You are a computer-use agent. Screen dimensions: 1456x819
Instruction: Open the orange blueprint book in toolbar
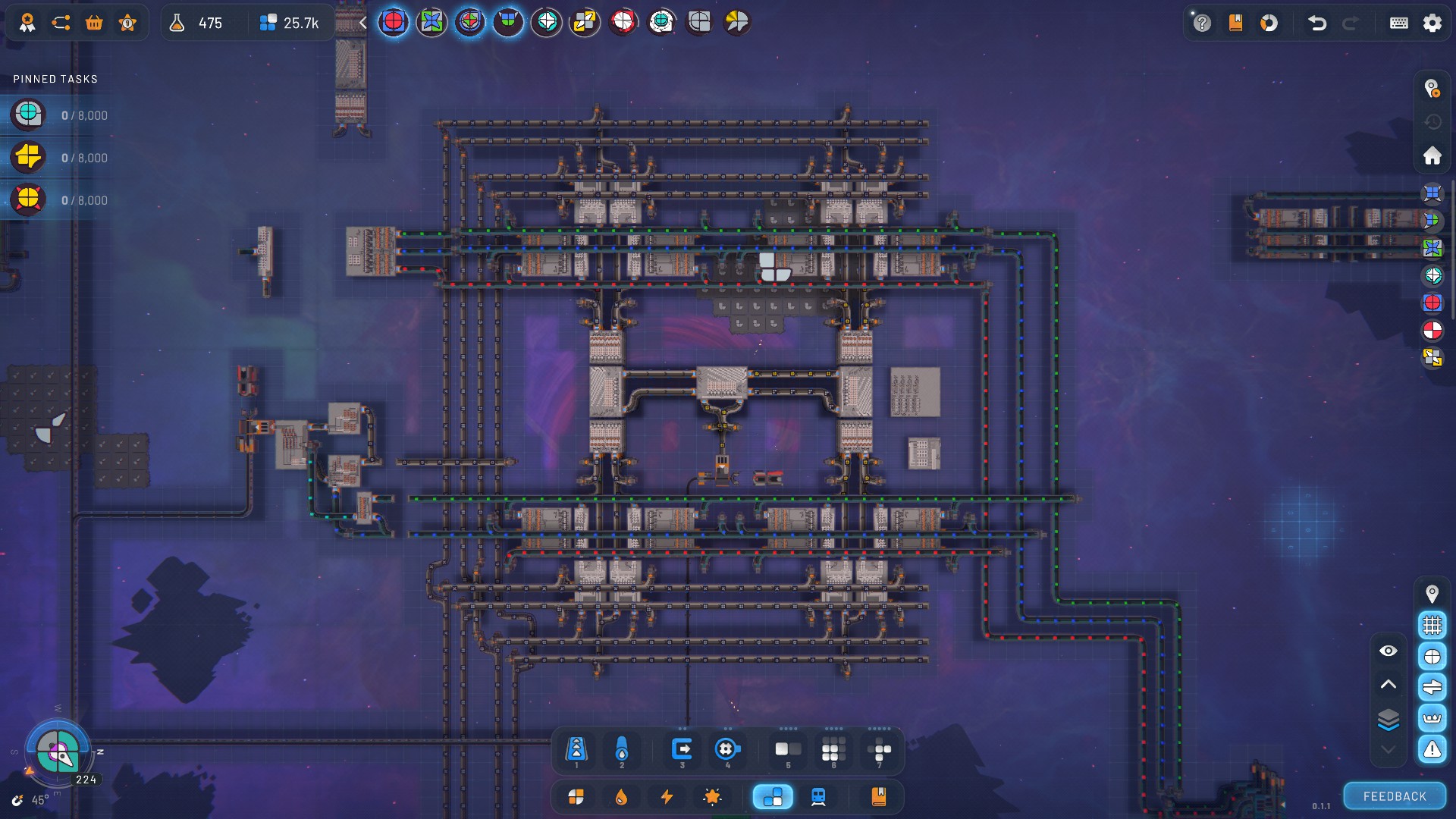pos(878,797)
